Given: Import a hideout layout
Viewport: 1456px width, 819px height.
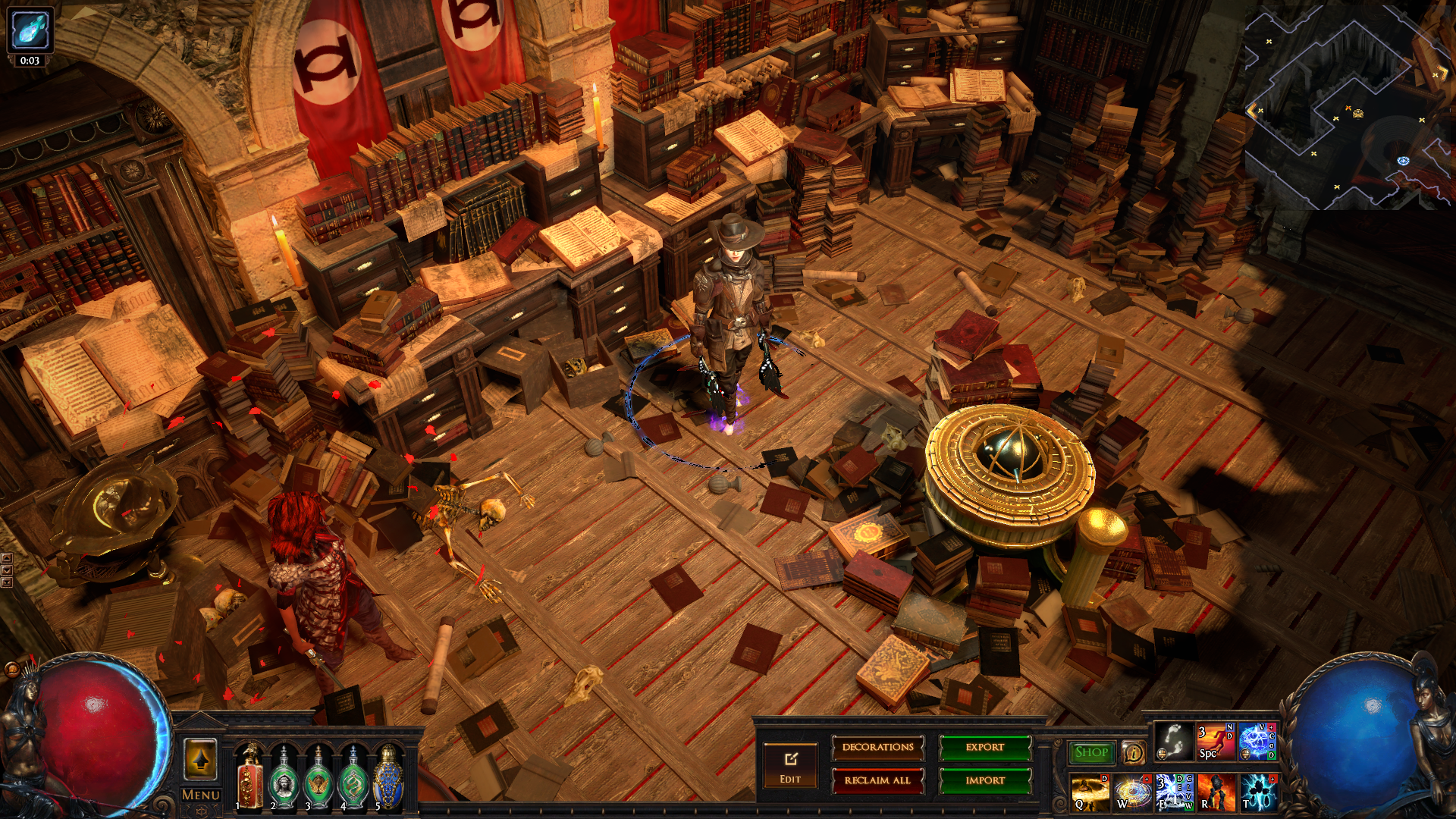Looking at the screenshot, I should 984,780.
